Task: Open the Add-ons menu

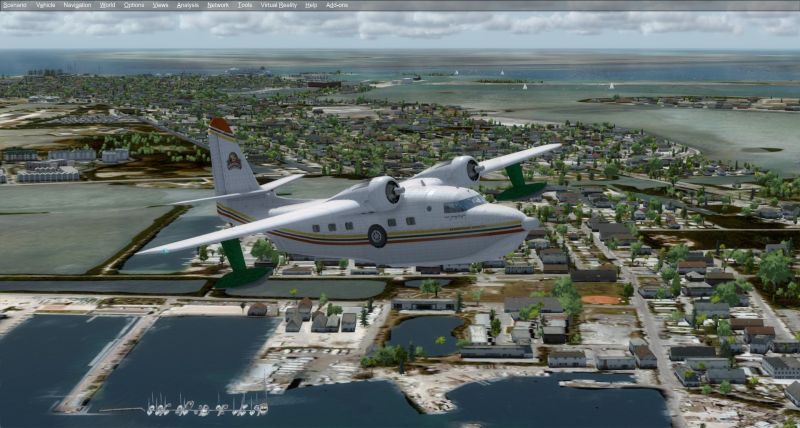Action: 336,5
